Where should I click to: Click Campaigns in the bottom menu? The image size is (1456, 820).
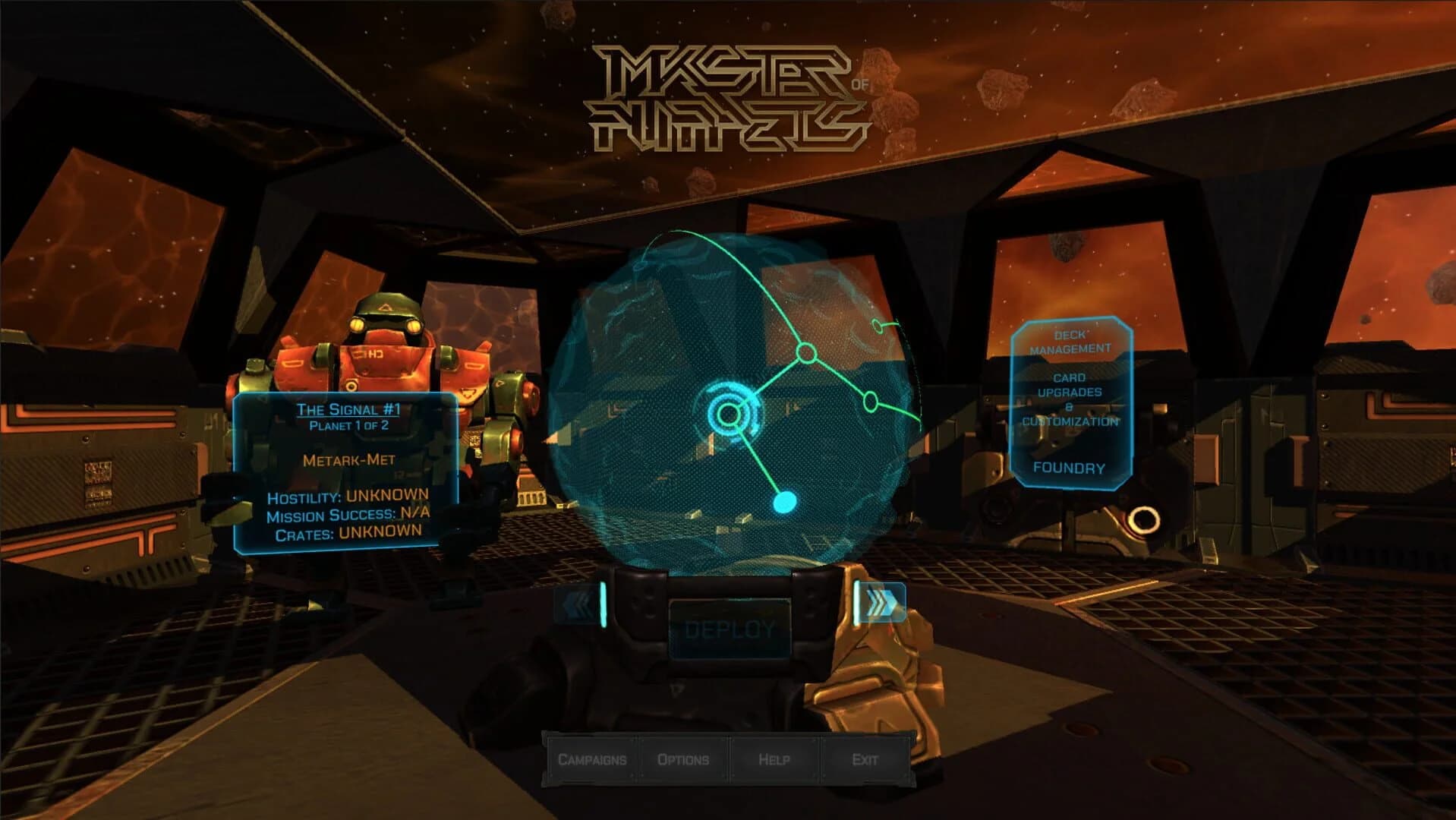[x=593, y=758]
